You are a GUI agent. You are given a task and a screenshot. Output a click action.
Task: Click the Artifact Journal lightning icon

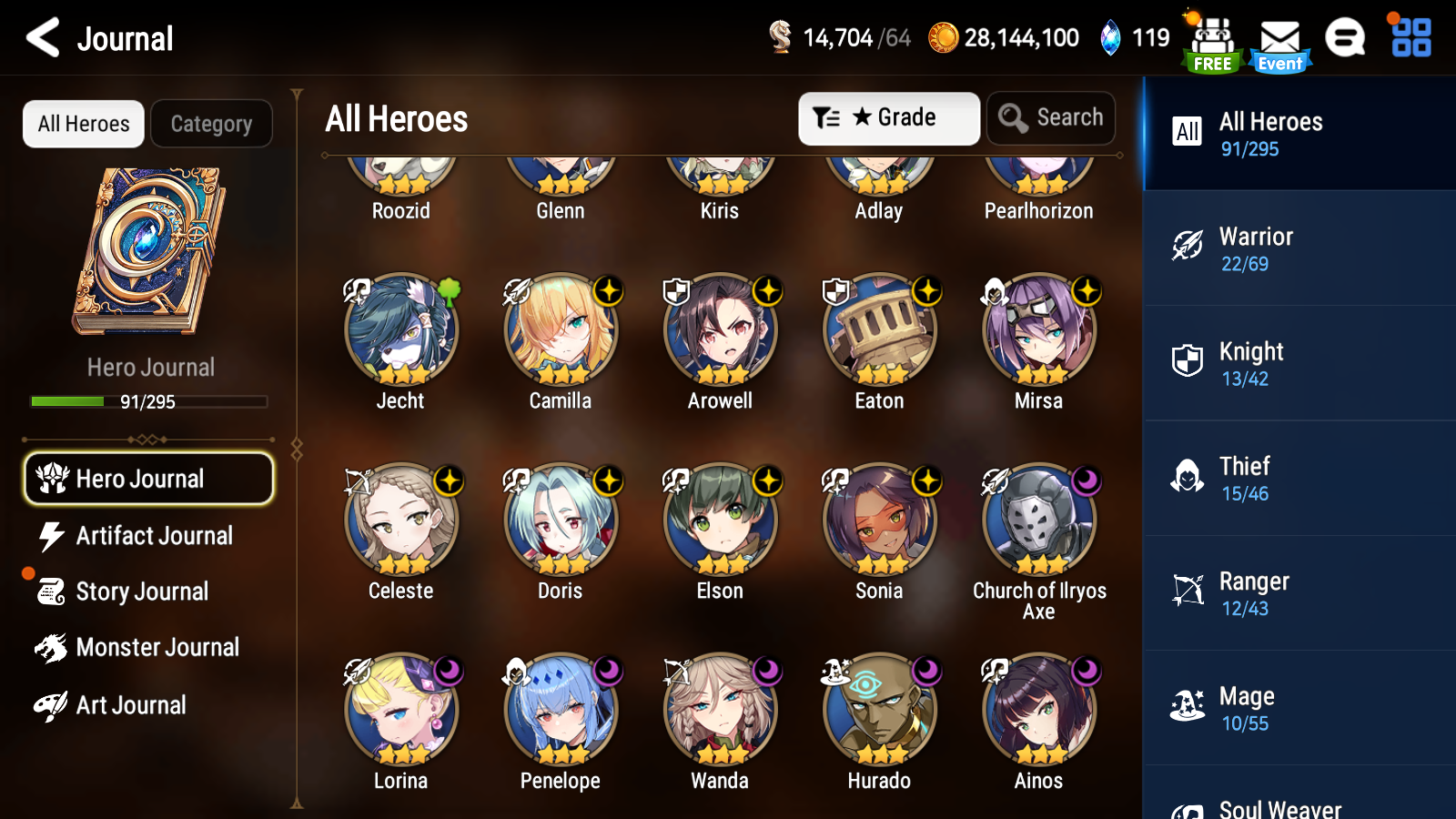tap(52, 536)
